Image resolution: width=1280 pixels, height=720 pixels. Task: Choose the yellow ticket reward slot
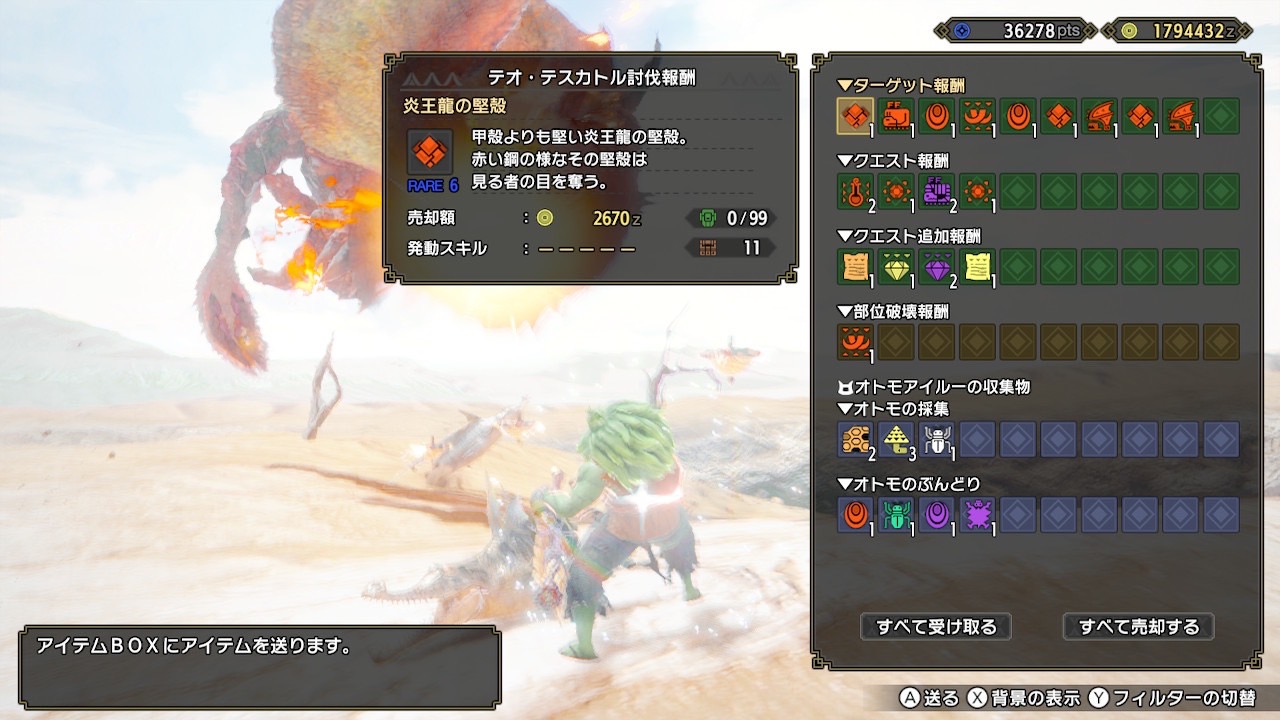point(977,267)
